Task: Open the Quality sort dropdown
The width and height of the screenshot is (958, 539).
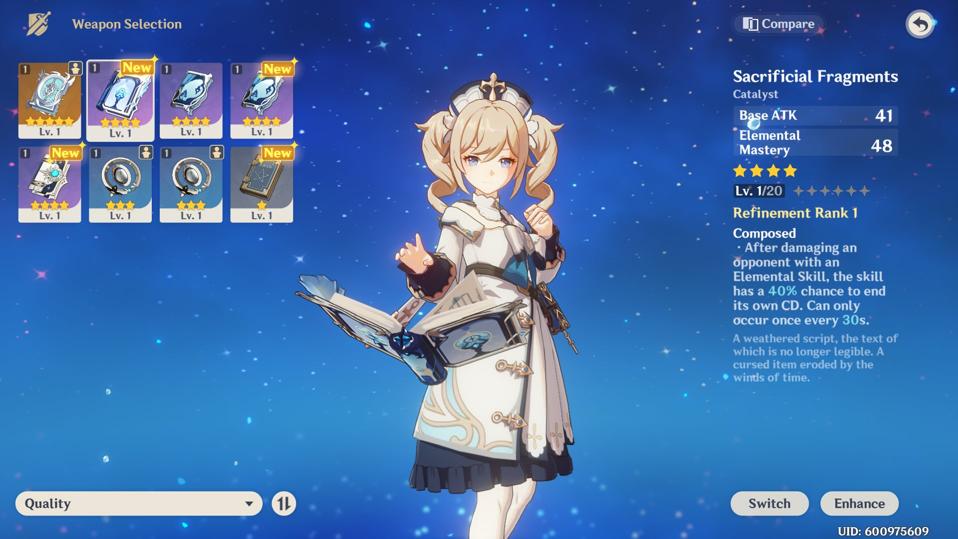Action: [138, 503]
